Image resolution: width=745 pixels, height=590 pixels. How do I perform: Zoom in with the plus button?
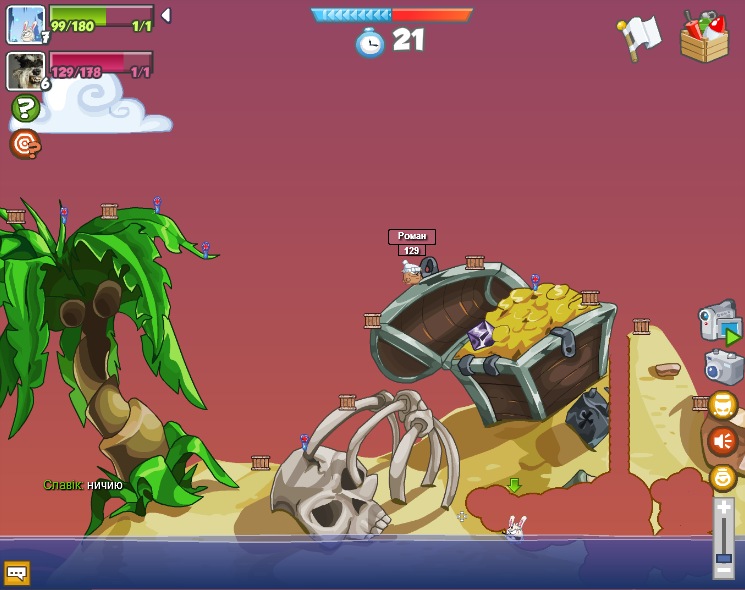point(723,509)
